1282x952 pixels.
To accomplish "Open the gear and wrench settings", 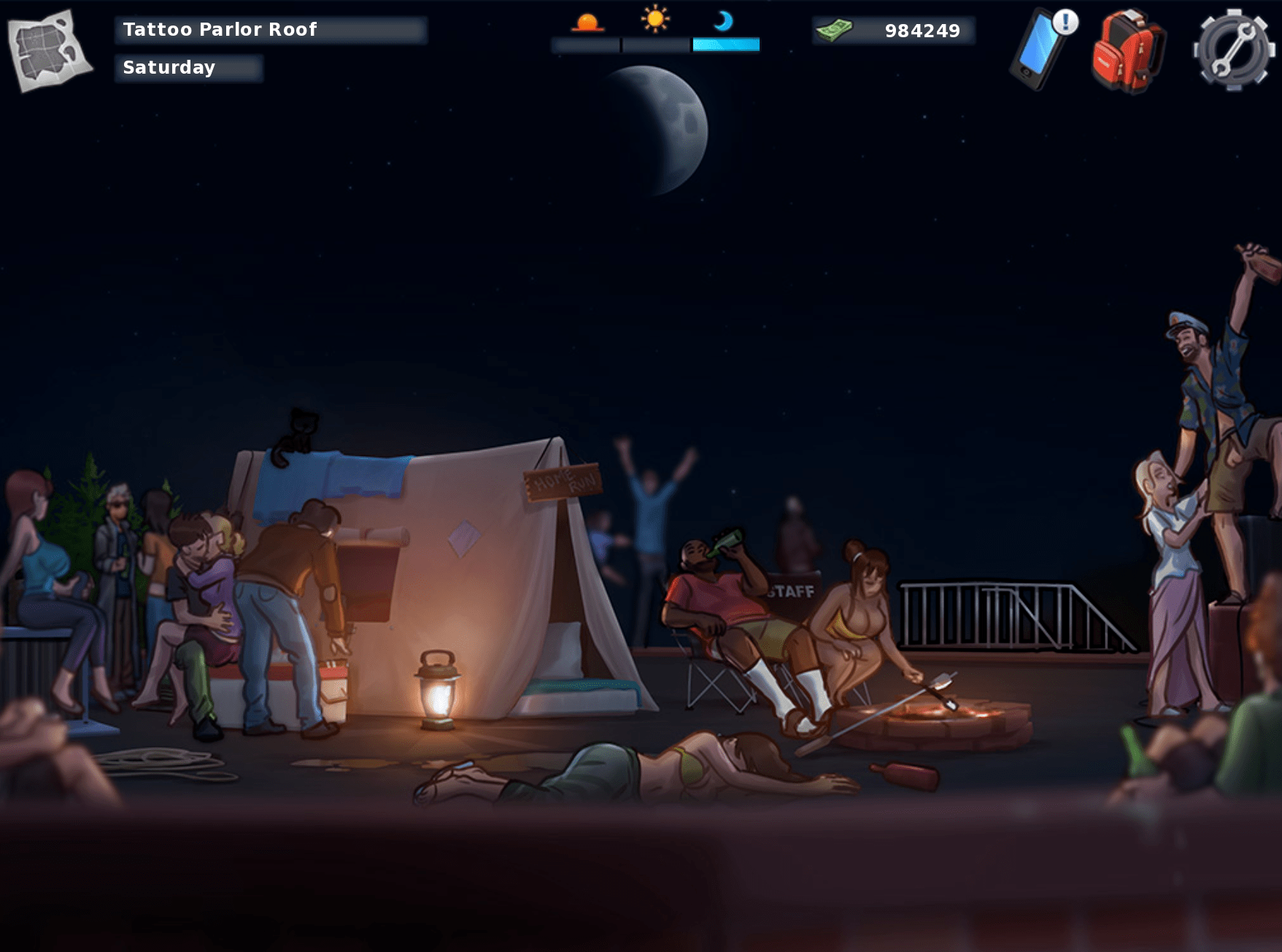I will click(x=1233, y=50).
